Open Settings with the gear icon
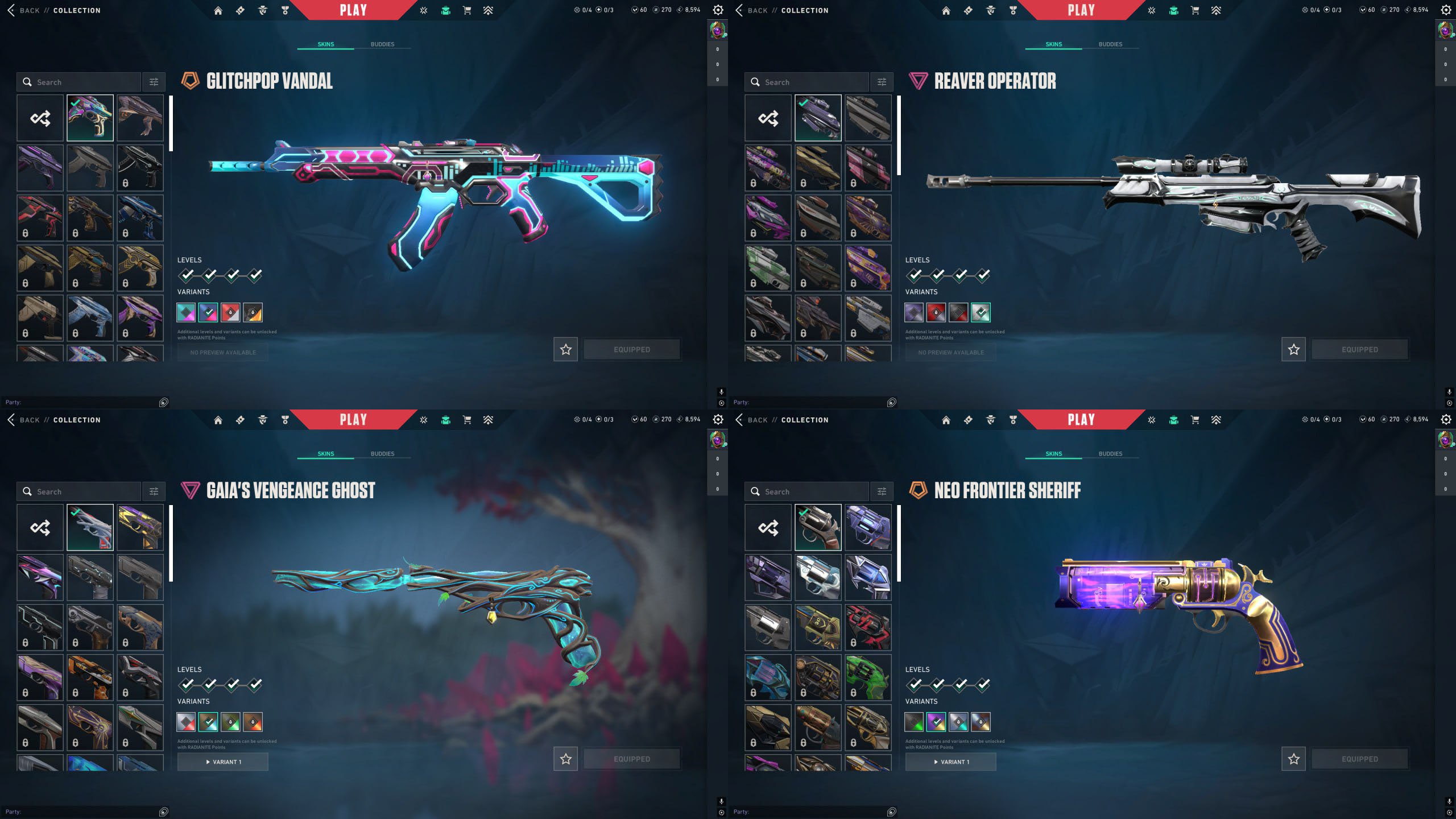 coord(718,10)
